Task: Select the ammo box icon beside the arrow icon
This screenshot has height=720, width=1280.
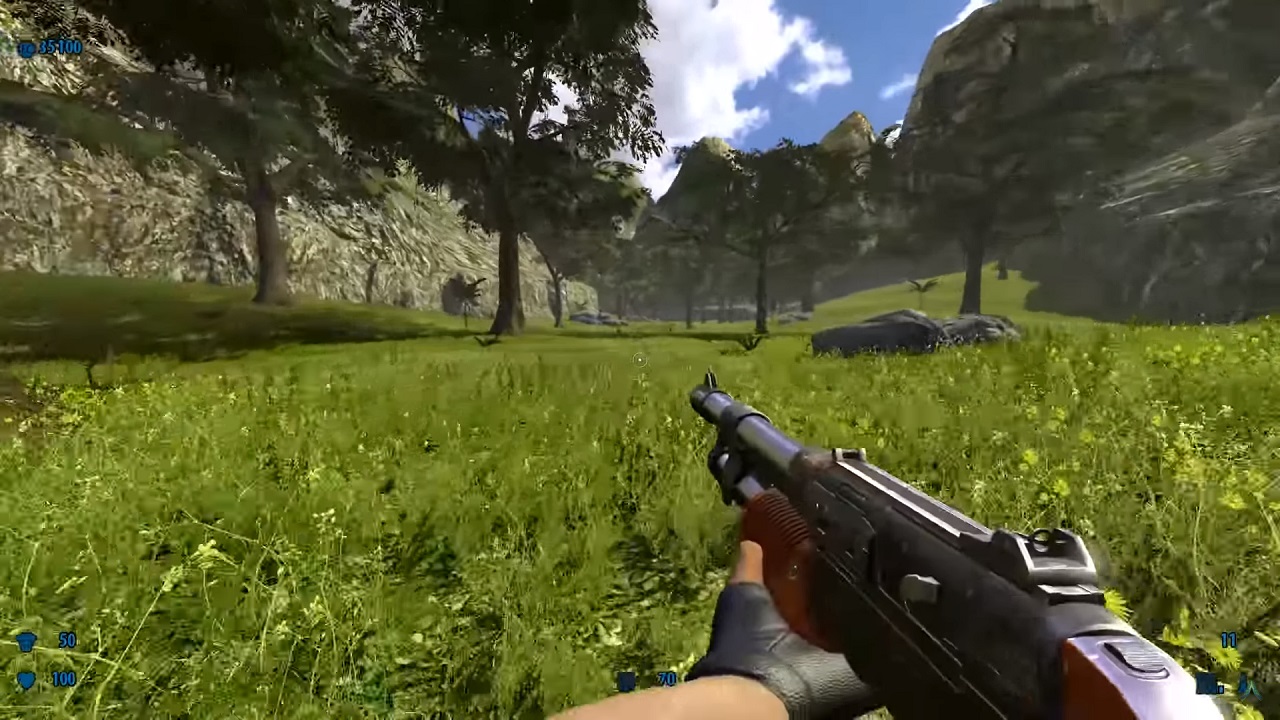Action: click(1209, 685)
